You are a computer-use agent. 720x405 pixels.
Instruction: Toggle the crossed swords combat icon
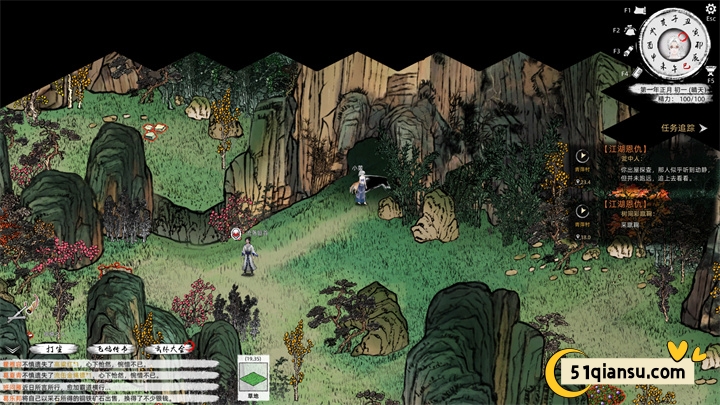14,316
